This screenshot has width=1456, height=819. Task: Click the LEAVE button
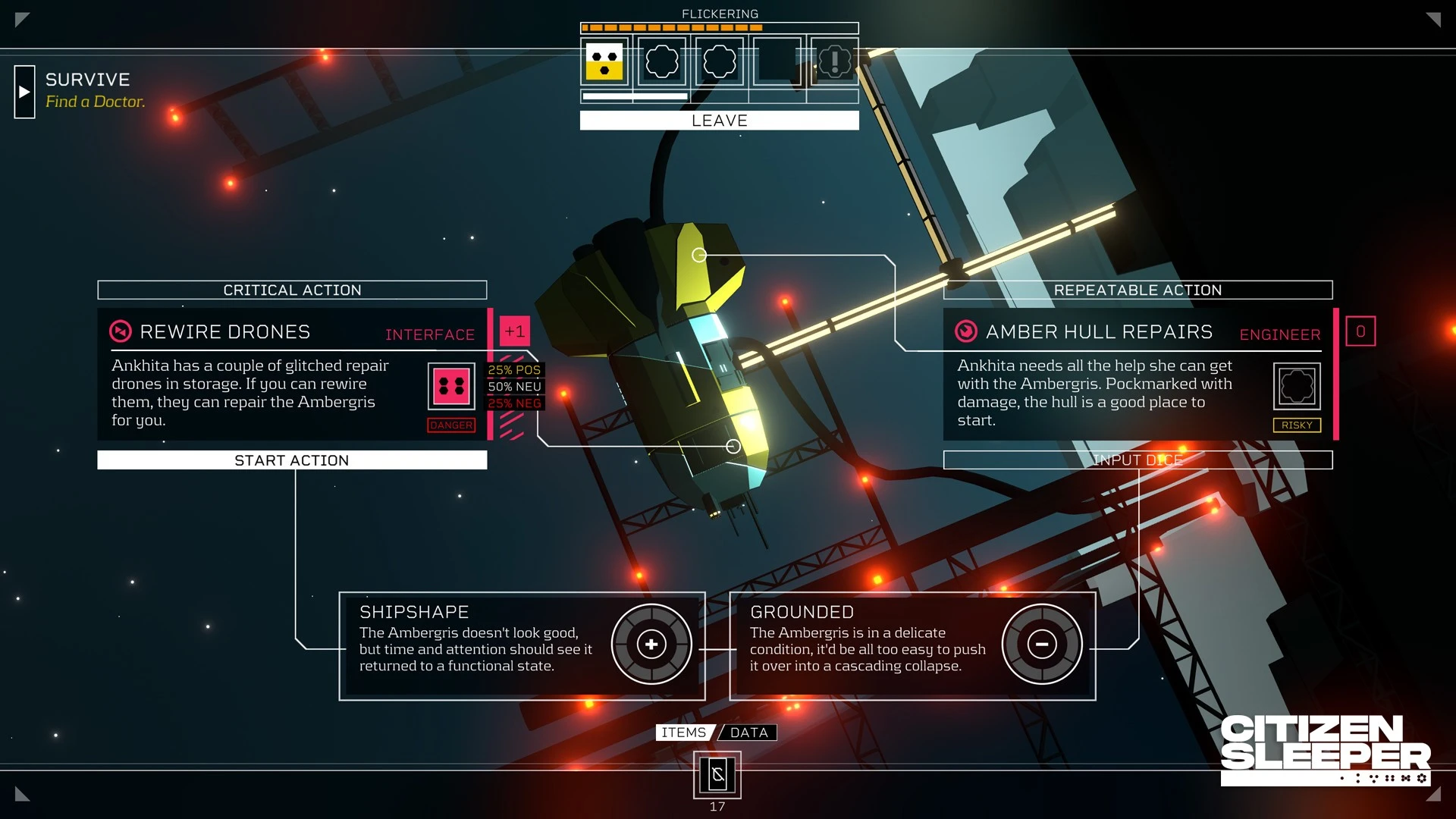point(719,121)
